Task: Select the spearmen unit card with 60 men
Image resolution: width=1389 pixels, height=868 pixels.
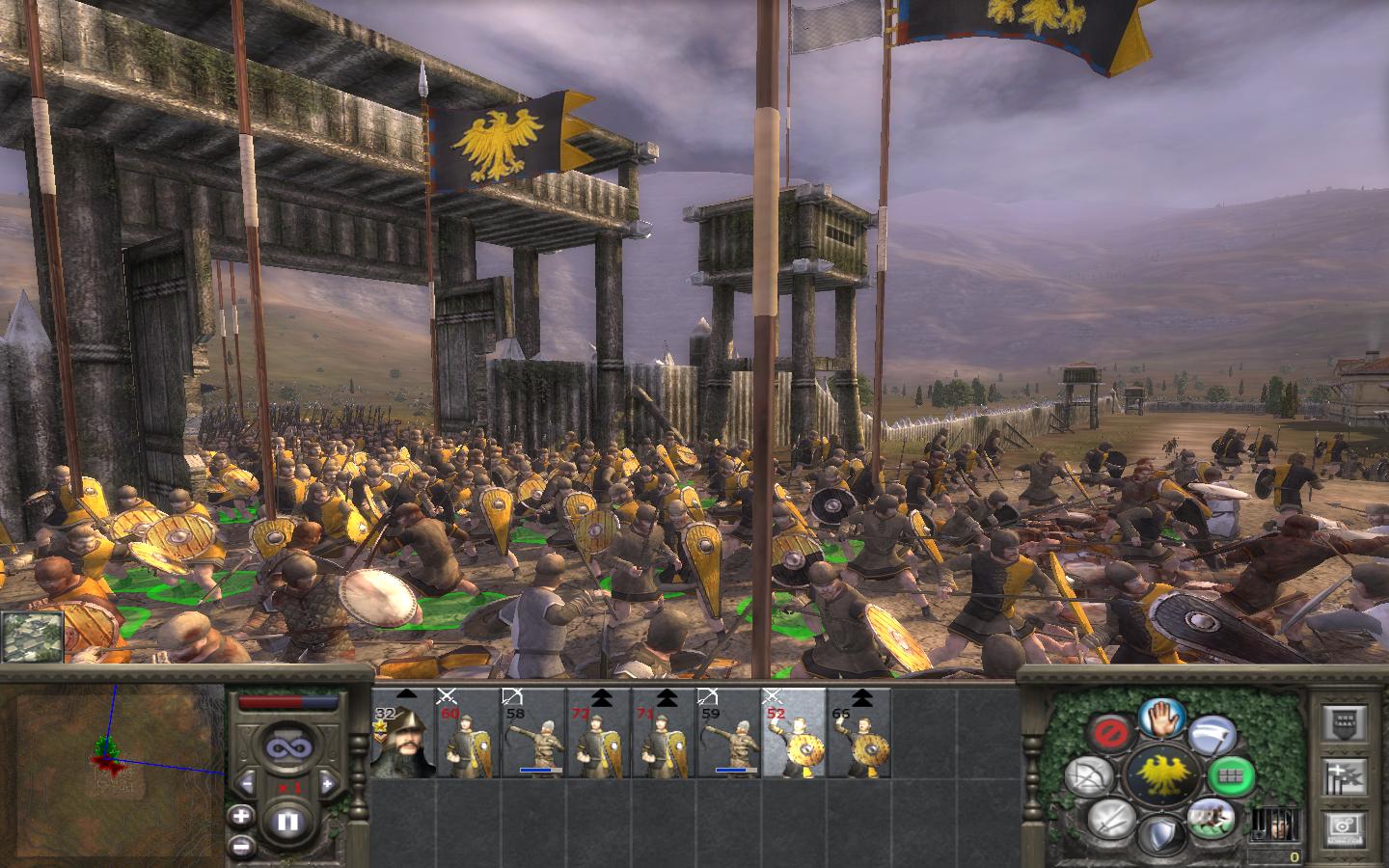Action: pos(468,735)
